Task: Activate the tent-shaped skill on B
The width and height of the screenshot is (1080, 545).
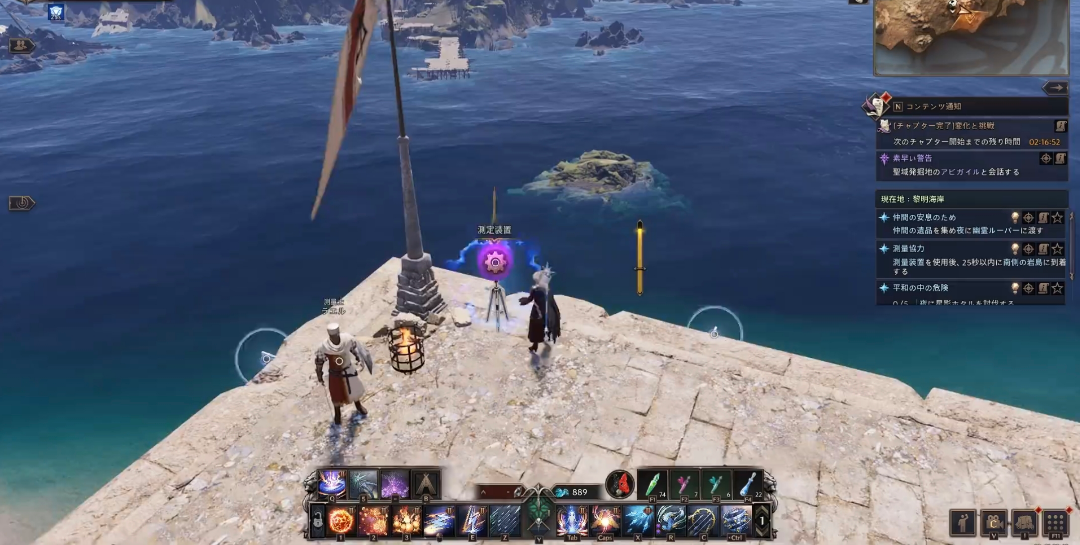Action: [425, 484]
